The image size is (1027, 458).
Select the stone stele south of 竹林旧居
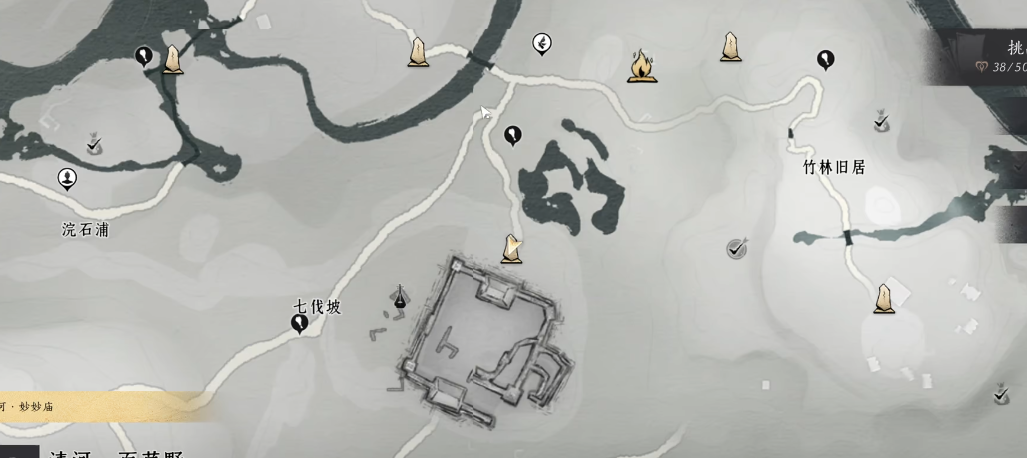[x=883, y=298]
